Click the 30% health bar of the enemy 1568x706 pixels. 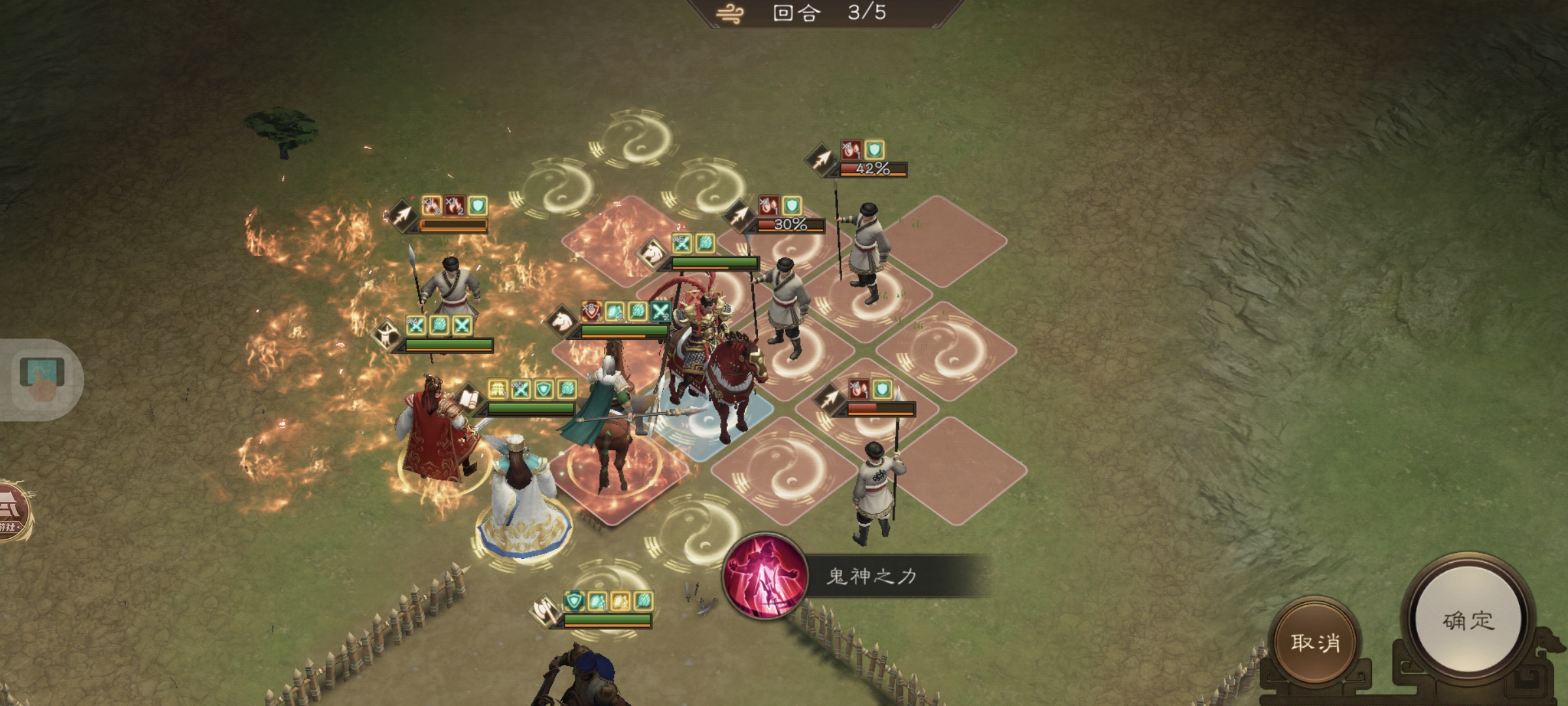click(791, 226)
